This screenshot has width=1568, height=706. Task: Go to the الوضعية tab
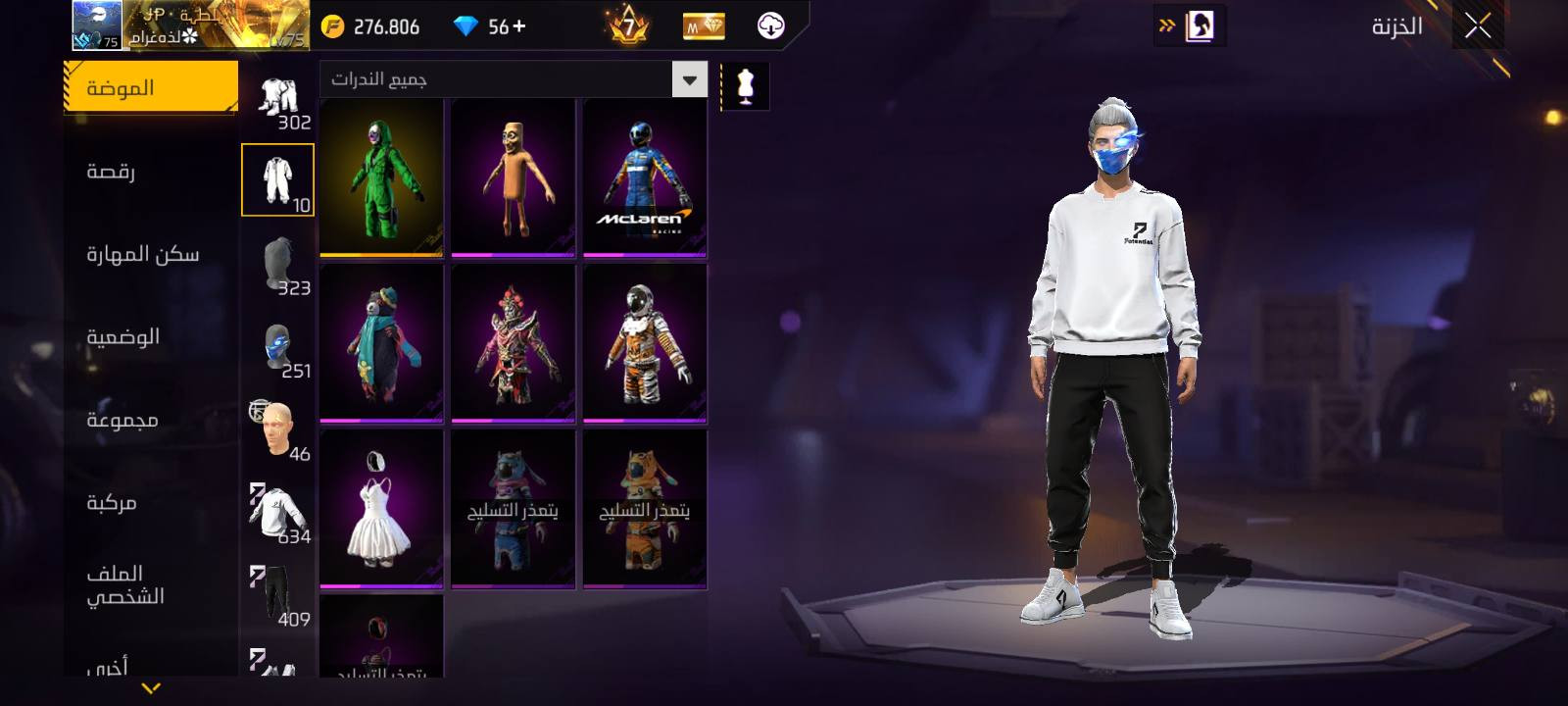pos(122,337)
